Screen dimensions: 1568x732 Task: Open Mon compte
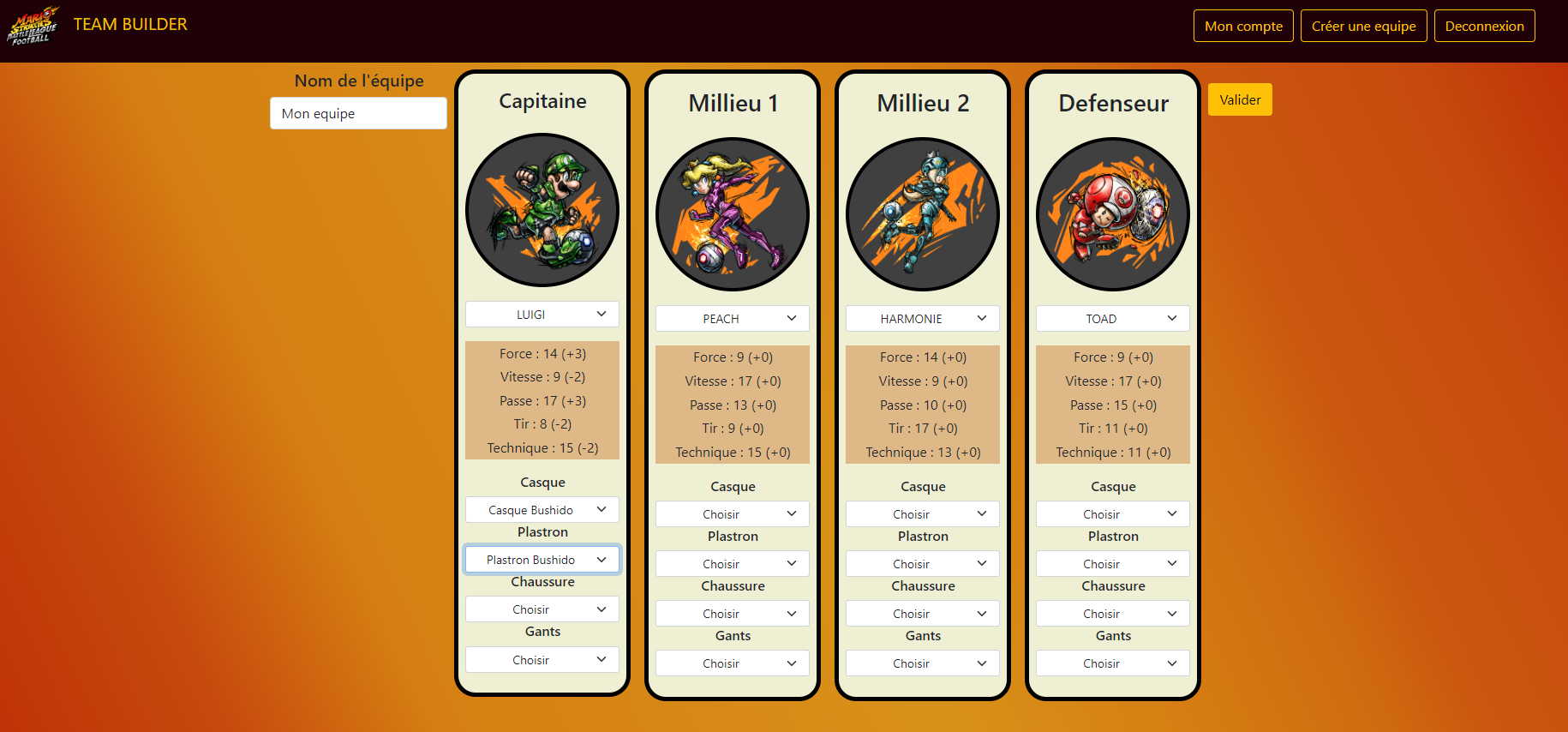click(x=1243, y=26)
